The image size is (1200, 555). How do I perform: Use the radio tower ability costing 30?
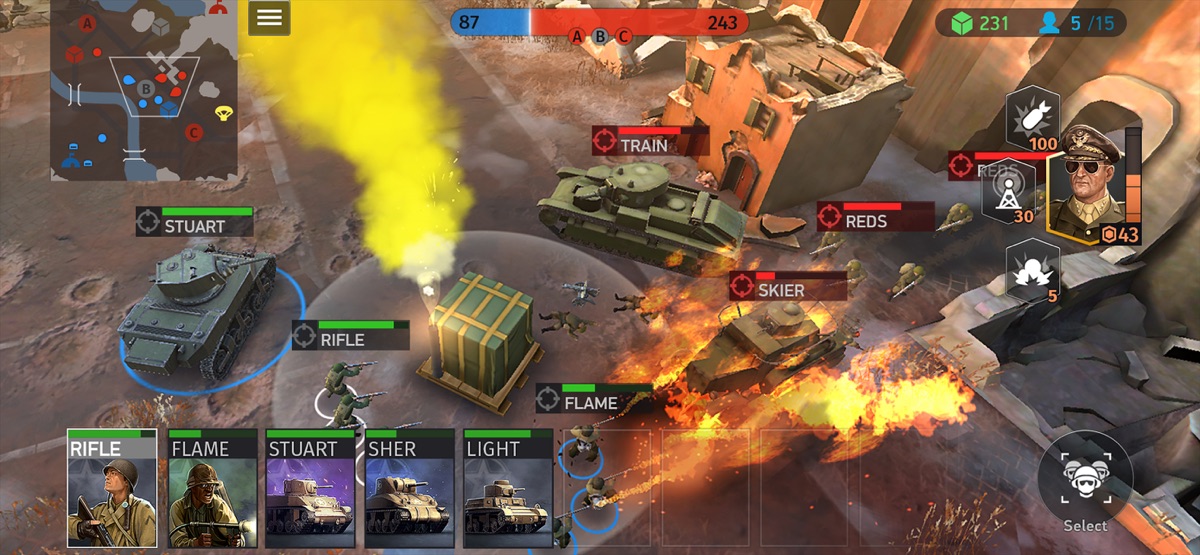point(1008,193)
